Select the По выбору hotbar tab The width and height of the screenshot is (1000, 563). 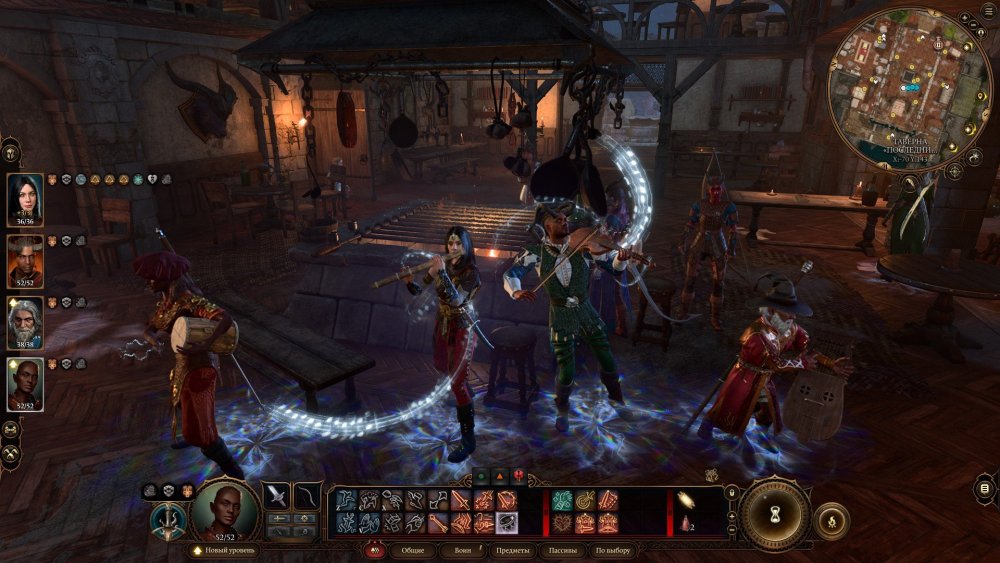point(612,550)
